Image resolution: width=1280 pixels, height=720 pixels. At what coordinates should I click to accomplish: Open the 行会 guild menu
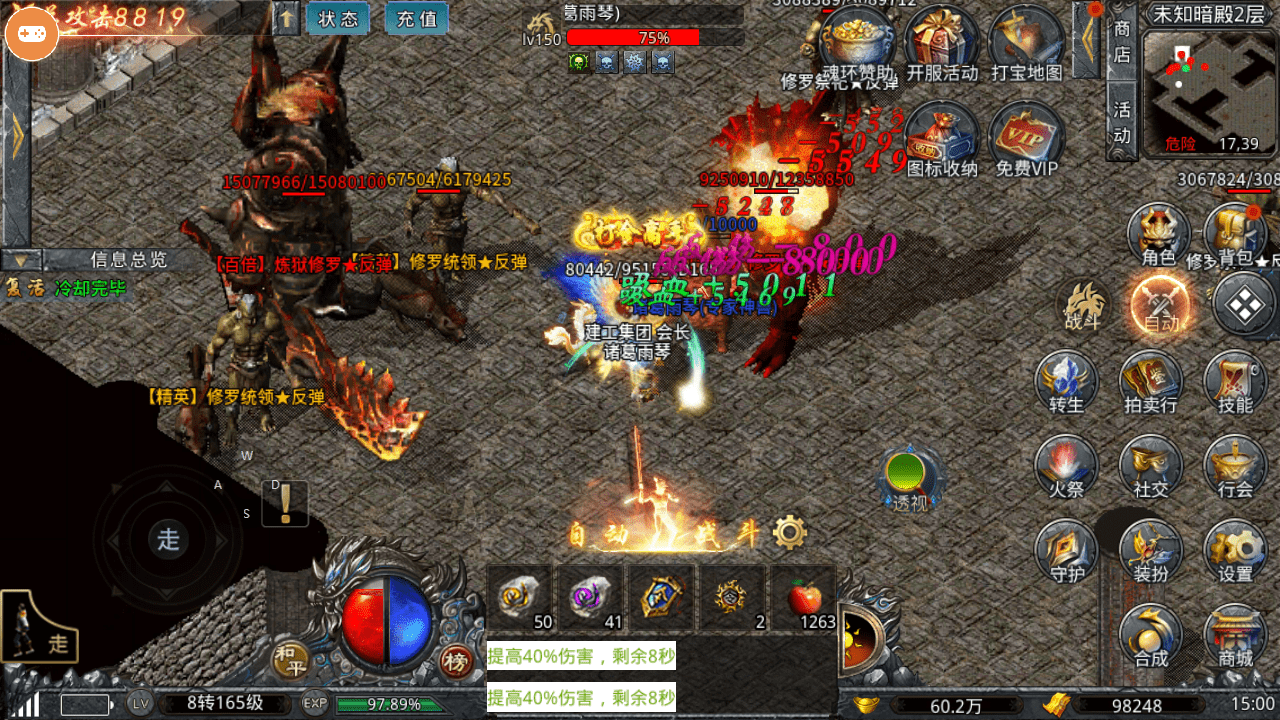tap(1235, 467)
